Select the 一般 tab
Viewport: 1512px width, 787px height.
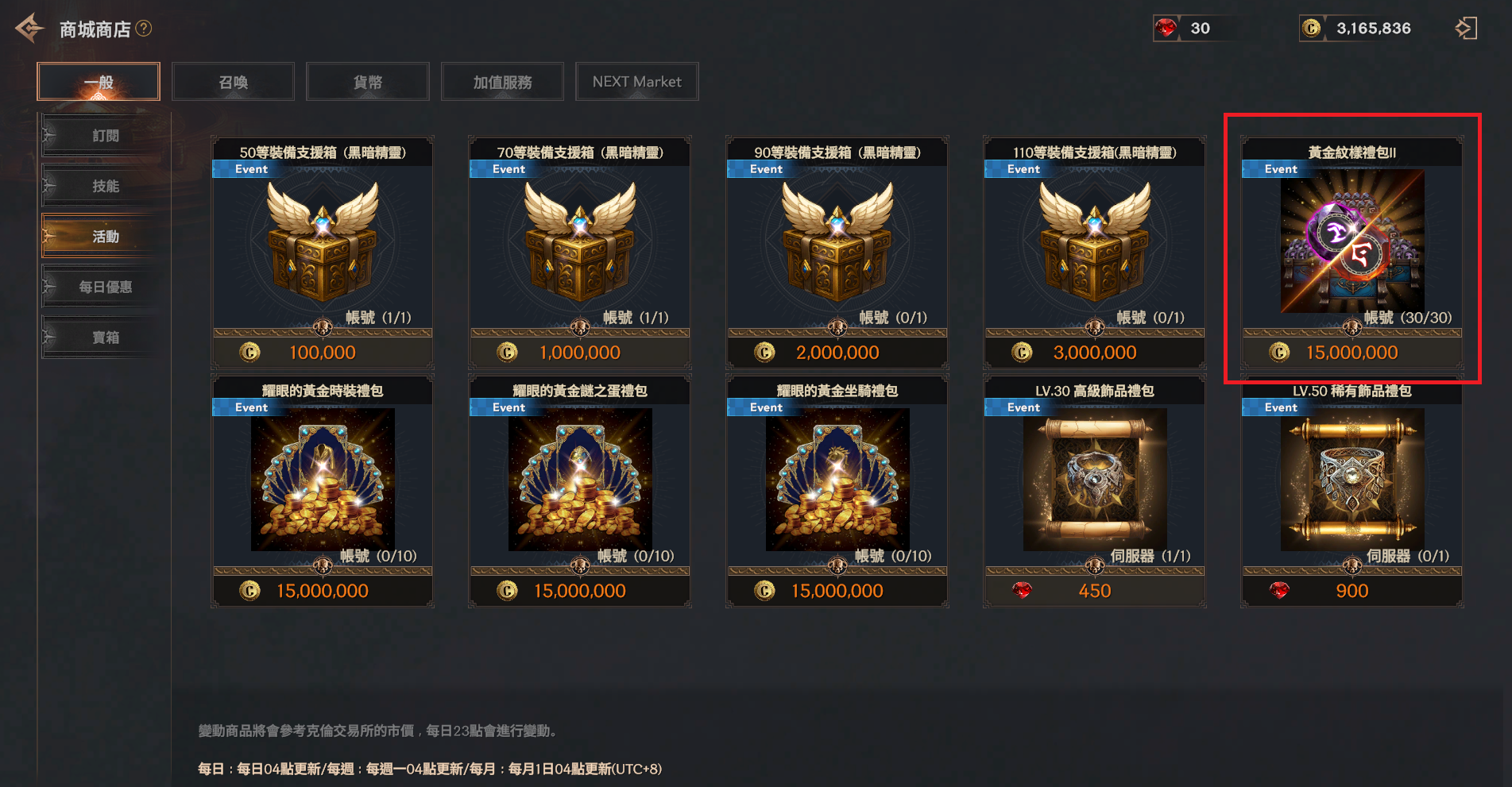pyautogui.click(x=99, y=82)
